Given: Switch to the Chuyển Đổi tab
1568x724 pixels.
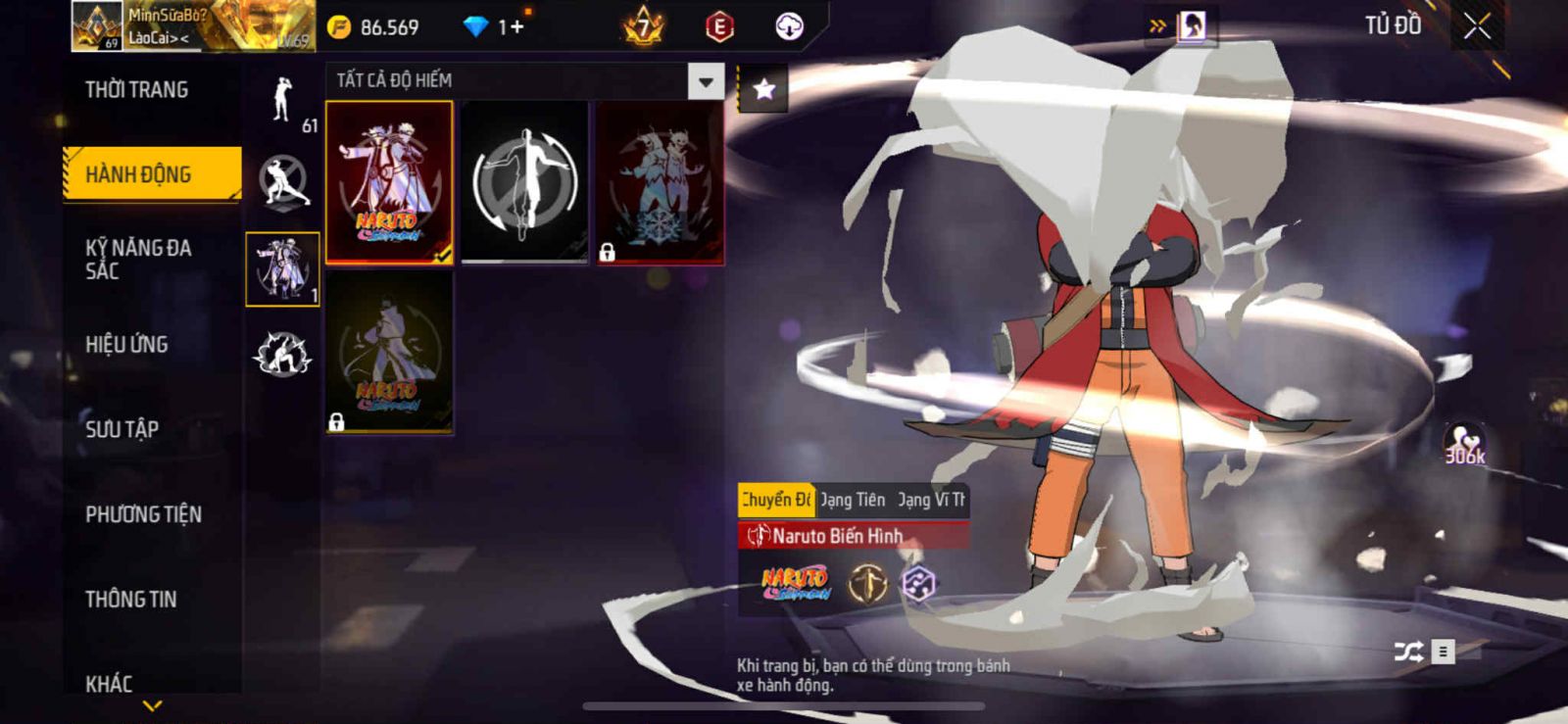Looking at the screenshot, I should pos(775,500).
